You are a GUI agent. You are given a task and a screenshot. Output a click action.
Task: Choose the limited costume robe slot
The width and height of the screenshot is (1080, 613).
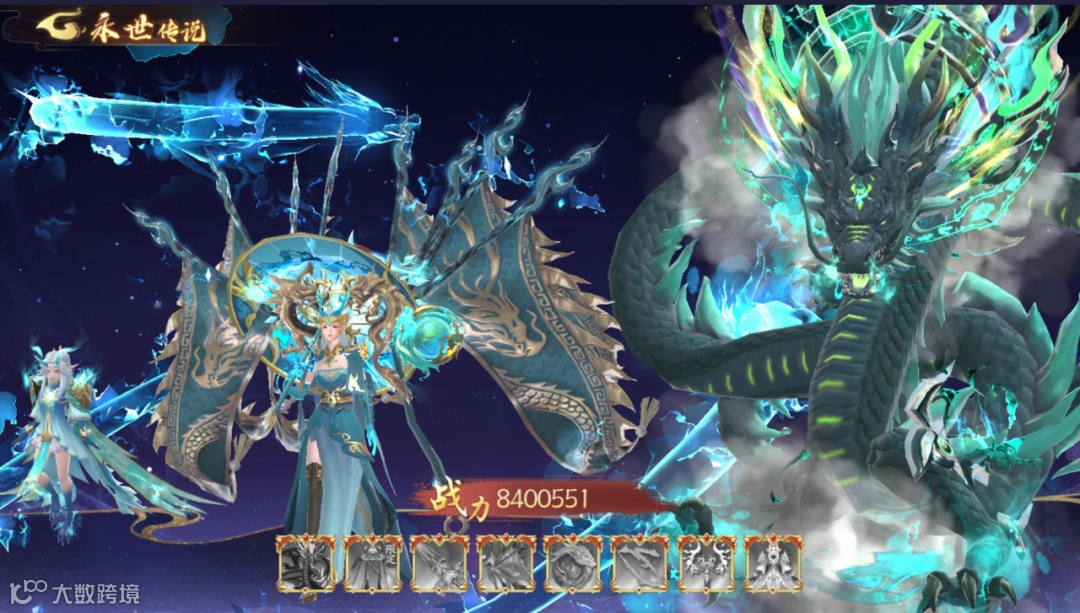click(372, 564)
